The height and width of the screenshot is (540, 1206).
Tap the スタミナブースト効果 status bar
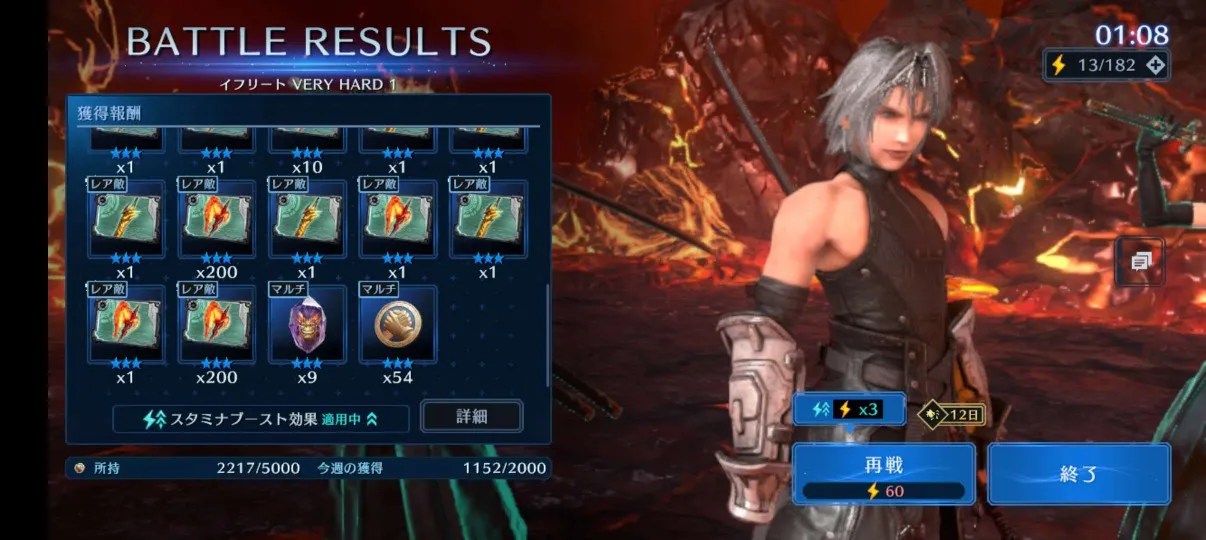click(x=261, y=419)
